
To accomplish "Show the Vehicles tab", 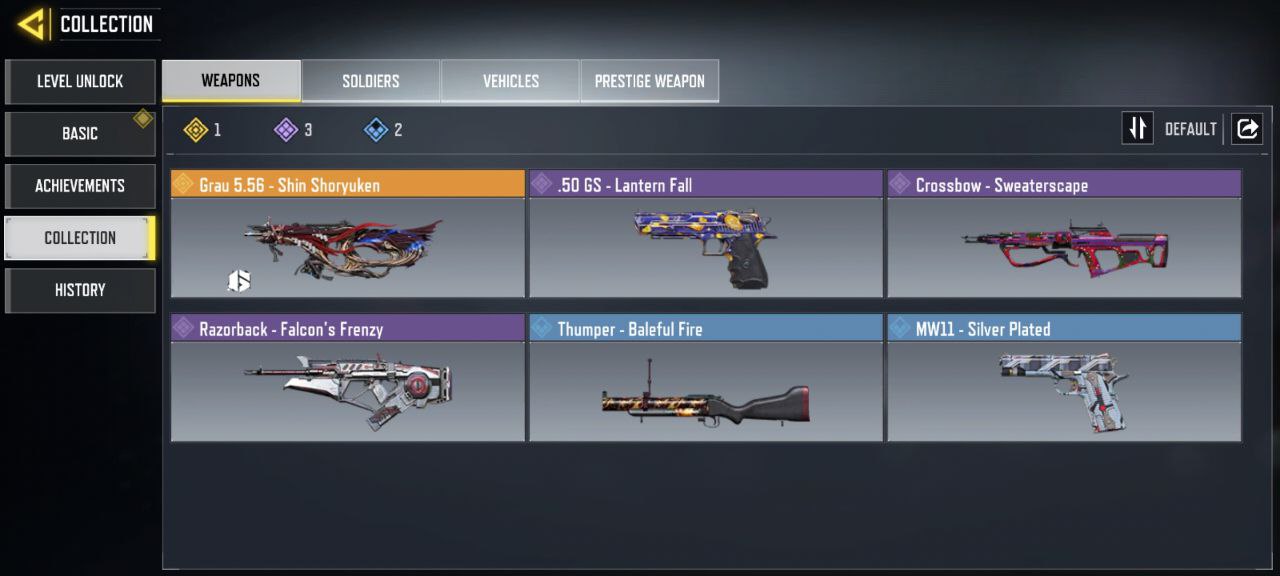I will pyautogui.click(x=511, y=81).
